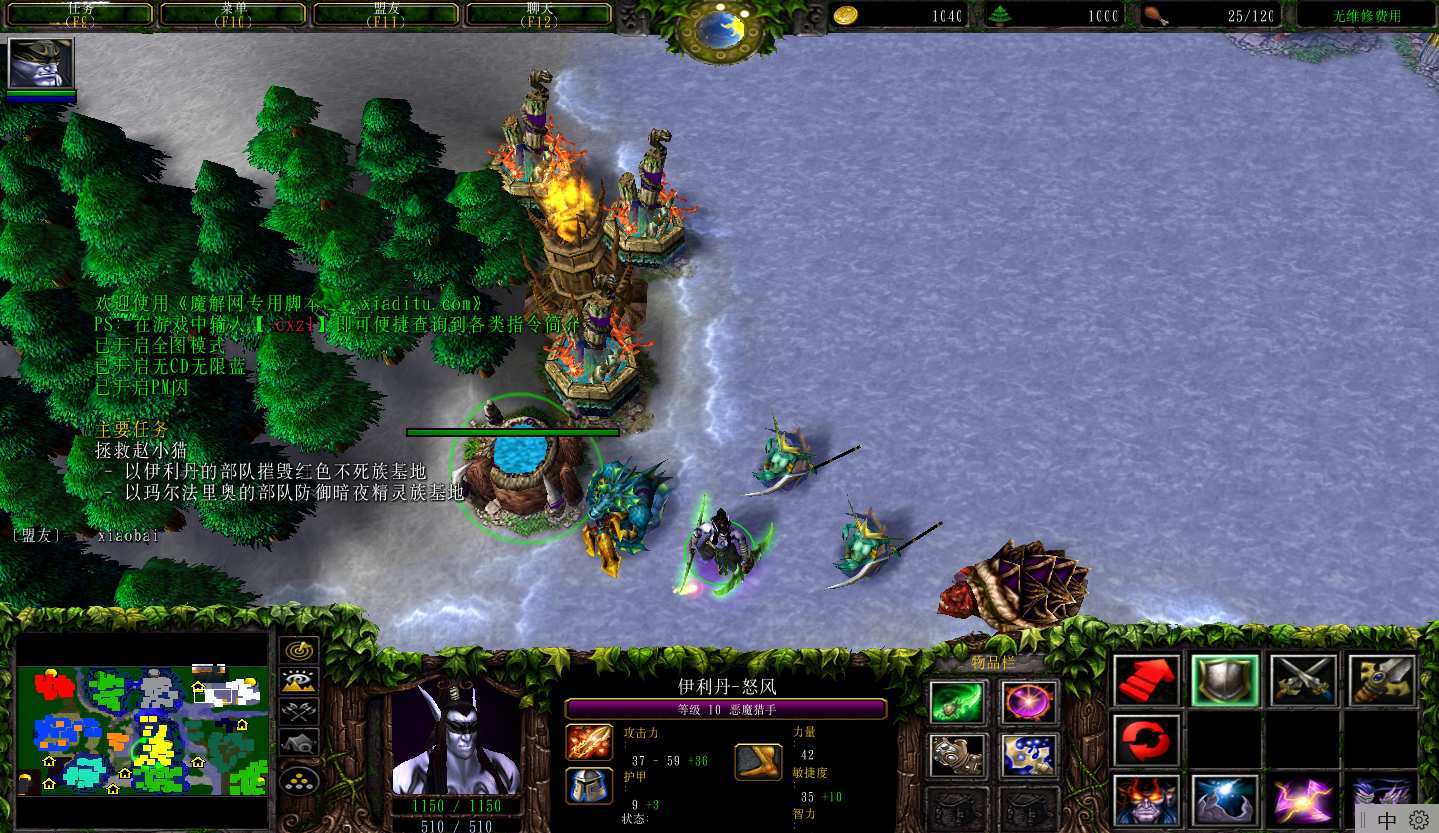Viewport: 1439px width, 833px height.
Task: Click the minimap signal ping button
Action: (299, 651)
